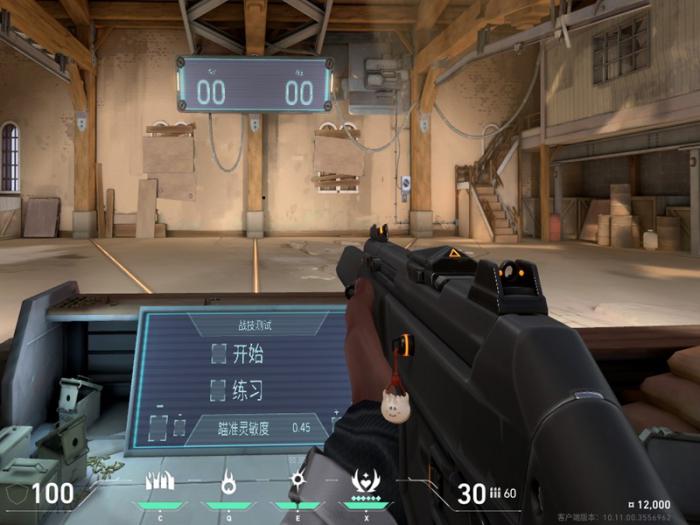The width and height of the screenshot is (700, 525).
Task: Activate the C wall ability icon
Action: click(x=160, y=482)
